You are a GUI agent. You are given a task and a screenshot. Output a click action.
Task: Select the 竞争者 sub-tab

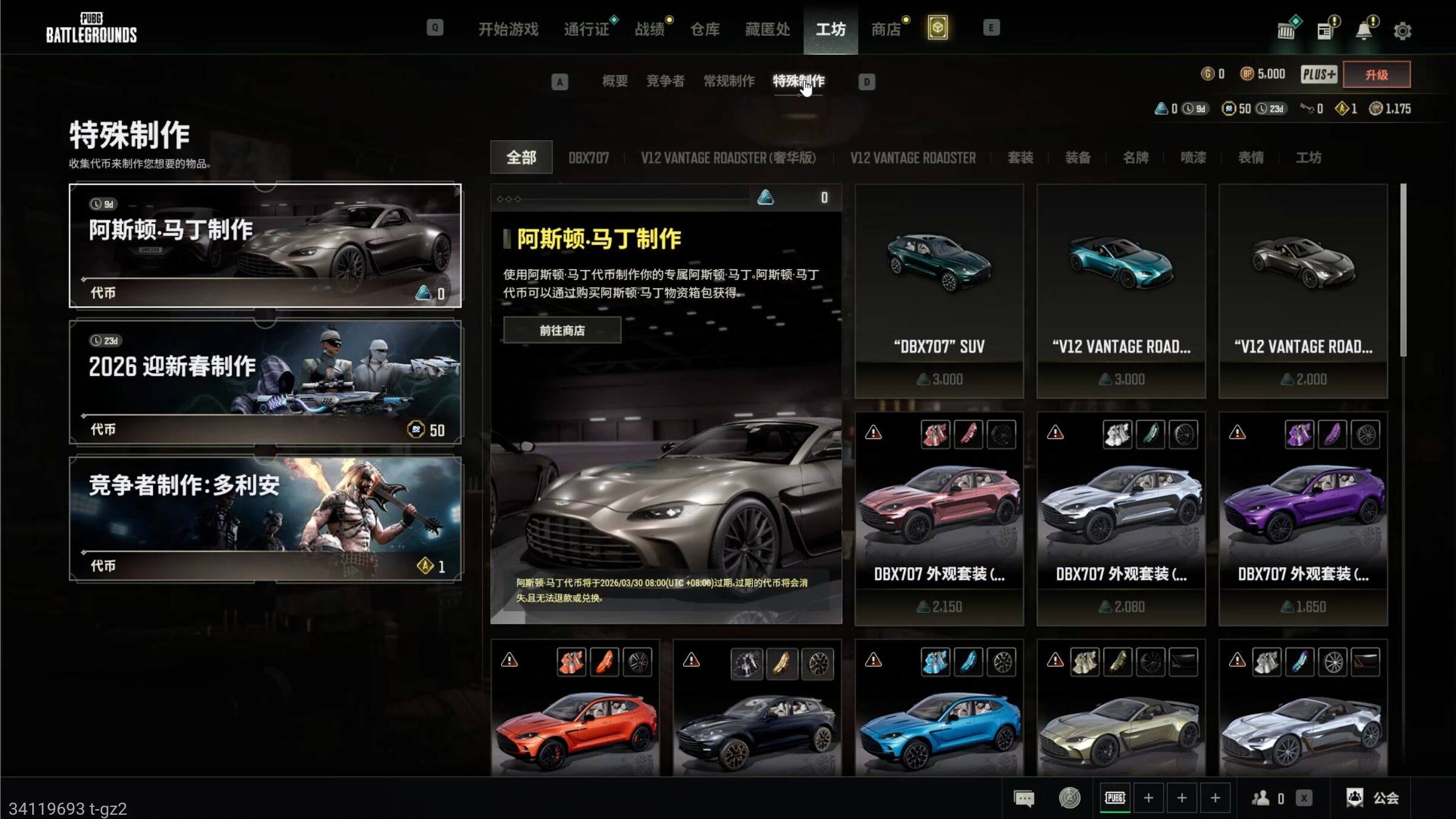pos(665,81)
